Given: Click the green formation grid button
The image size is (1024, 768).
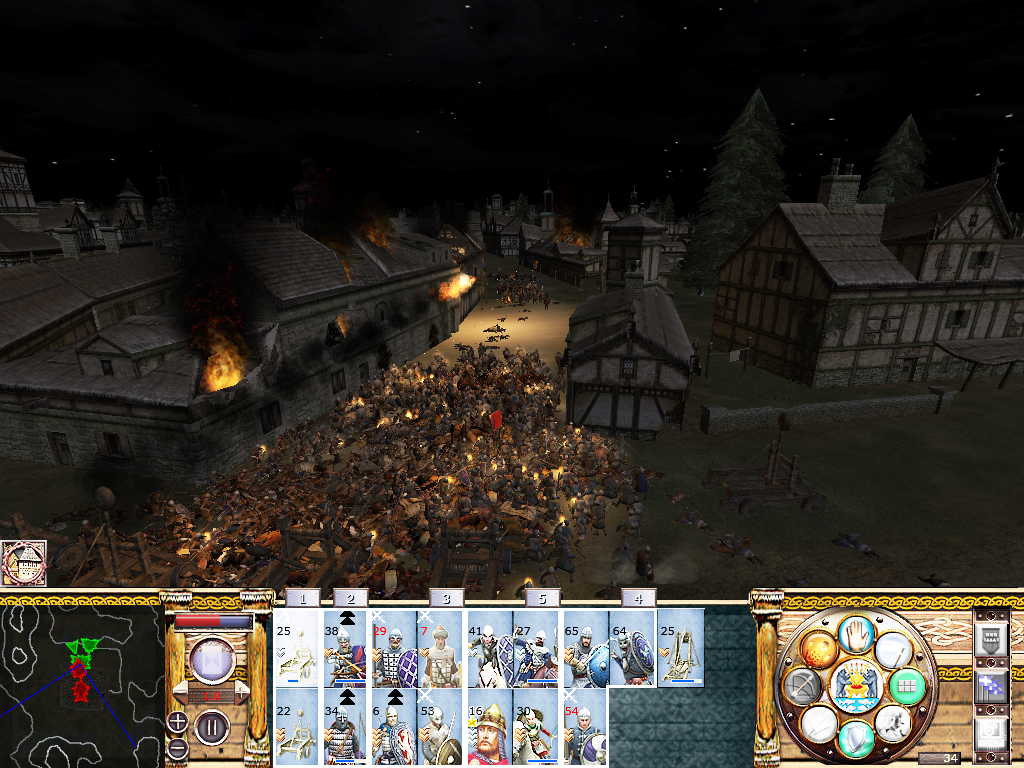Looking at the screenshot, I should [x=908, y=686].
